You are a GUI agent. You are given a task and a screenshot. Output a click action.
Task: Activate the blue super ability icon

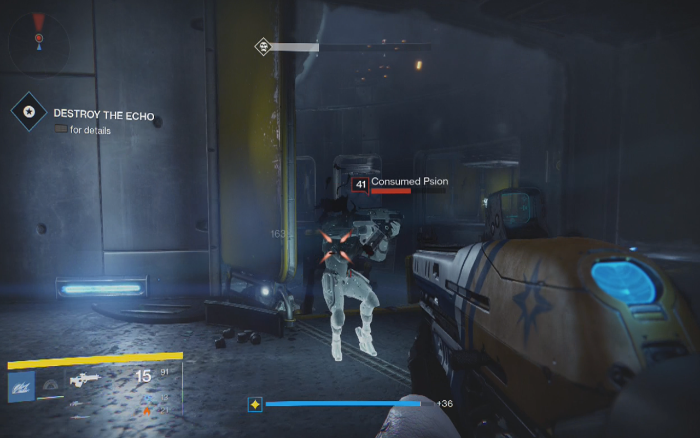21,386
